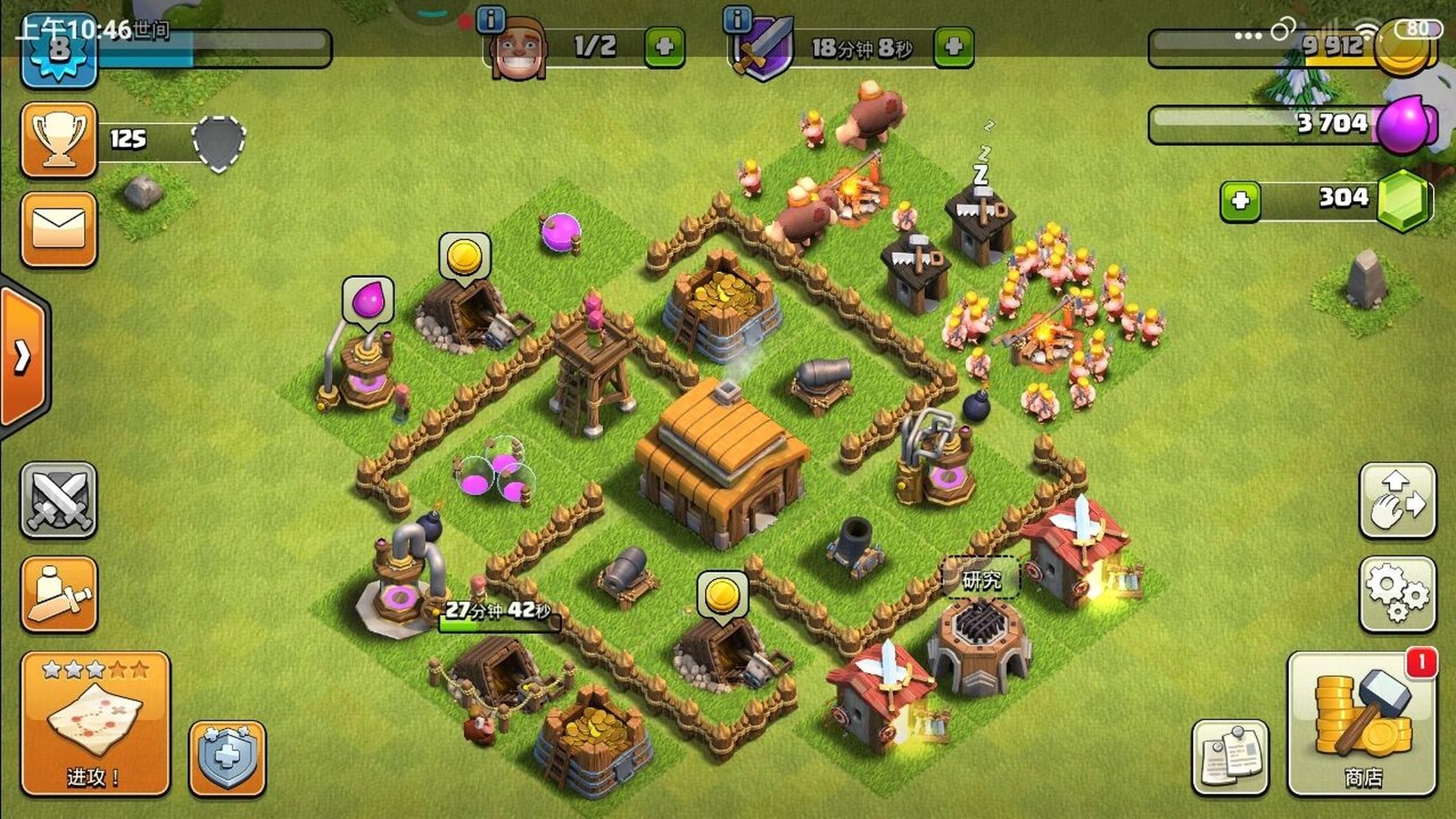
Task: Open the mailbox envelope button
Action: point(59,229)
